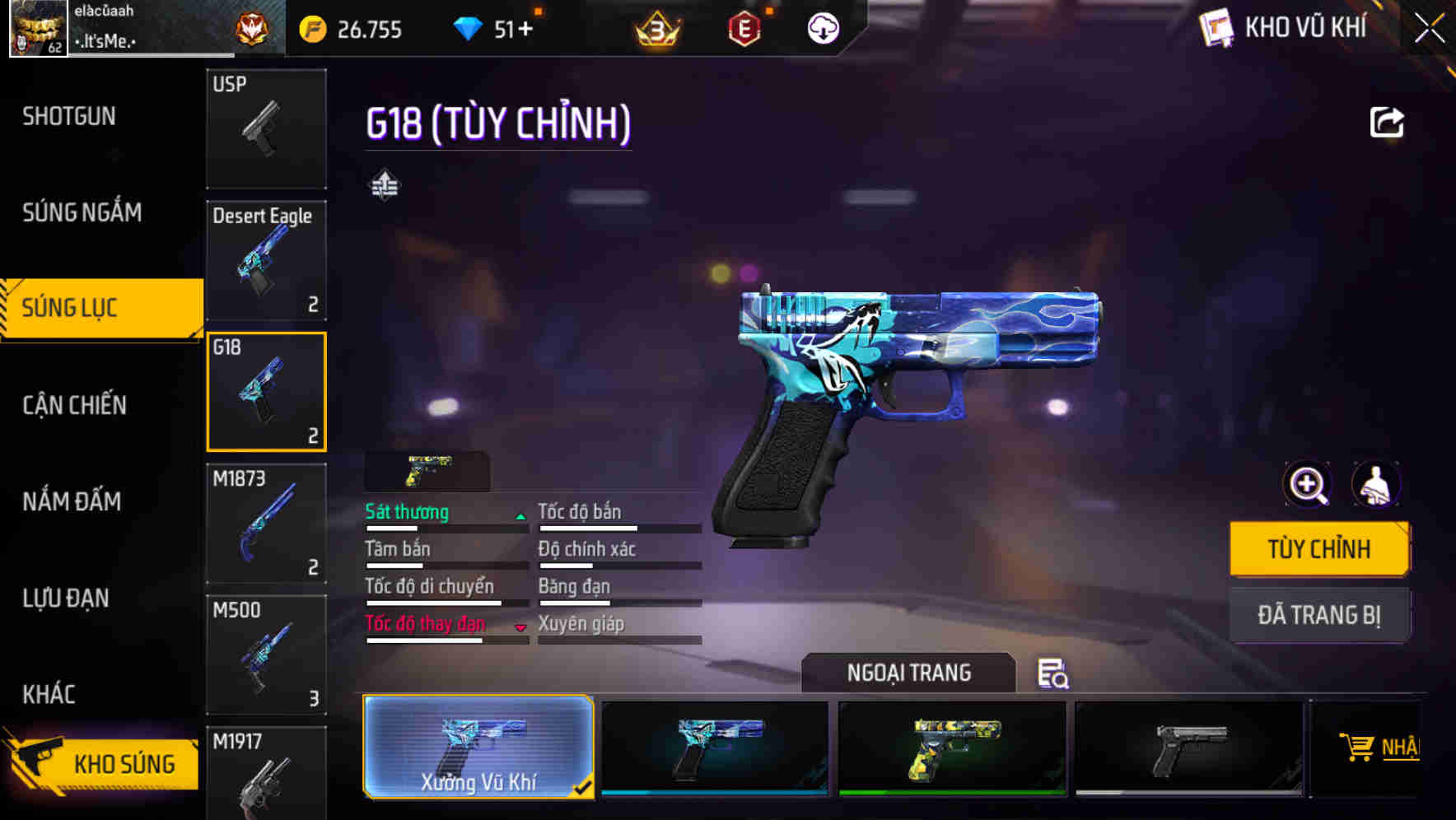The height and width of the screenshot is (820, 1456).
Task: Expand the Sát thương stat arrow
Action: coord(520,515)
